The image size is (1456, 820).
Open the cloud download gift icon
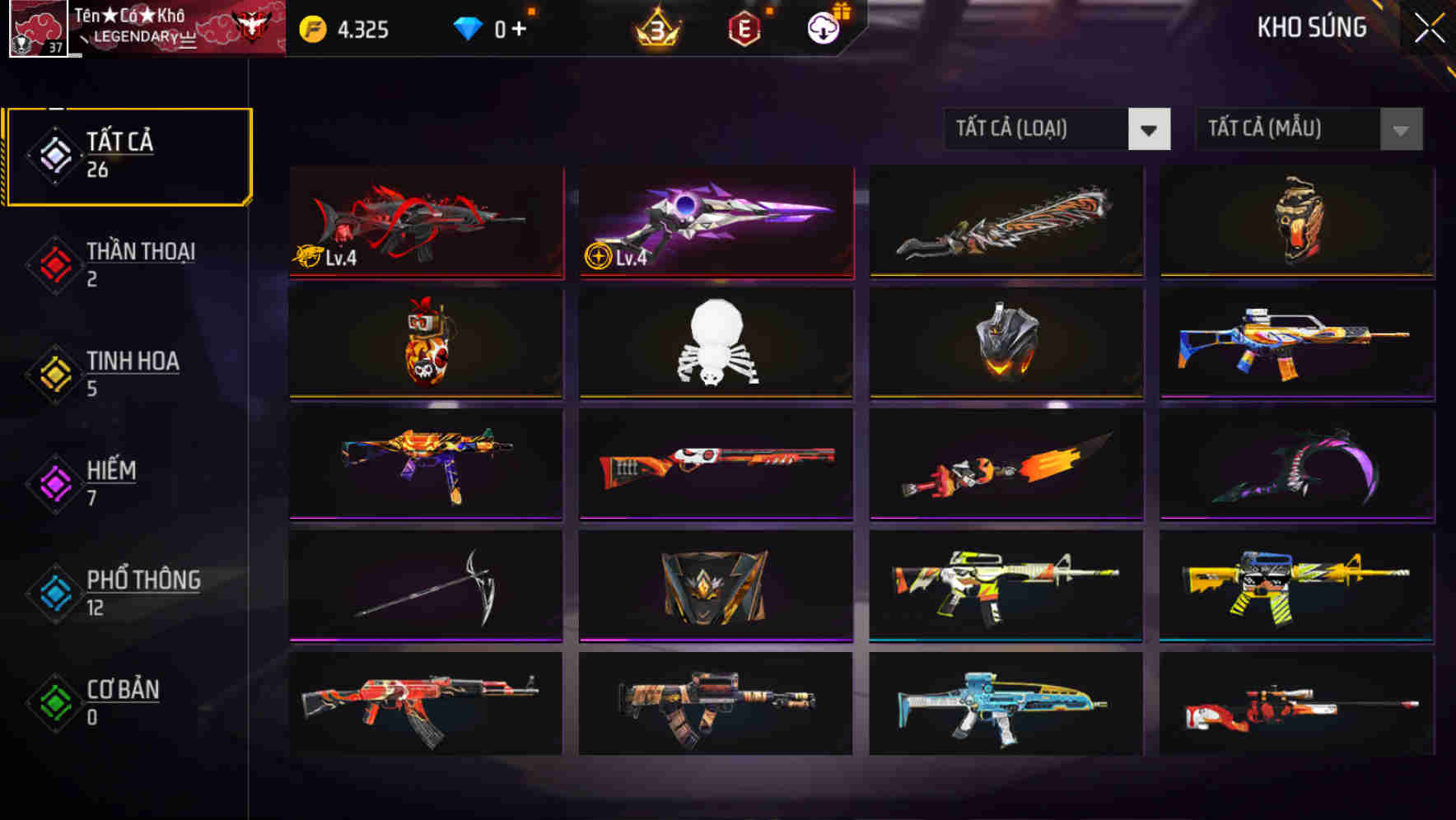(x=821, y=27)
